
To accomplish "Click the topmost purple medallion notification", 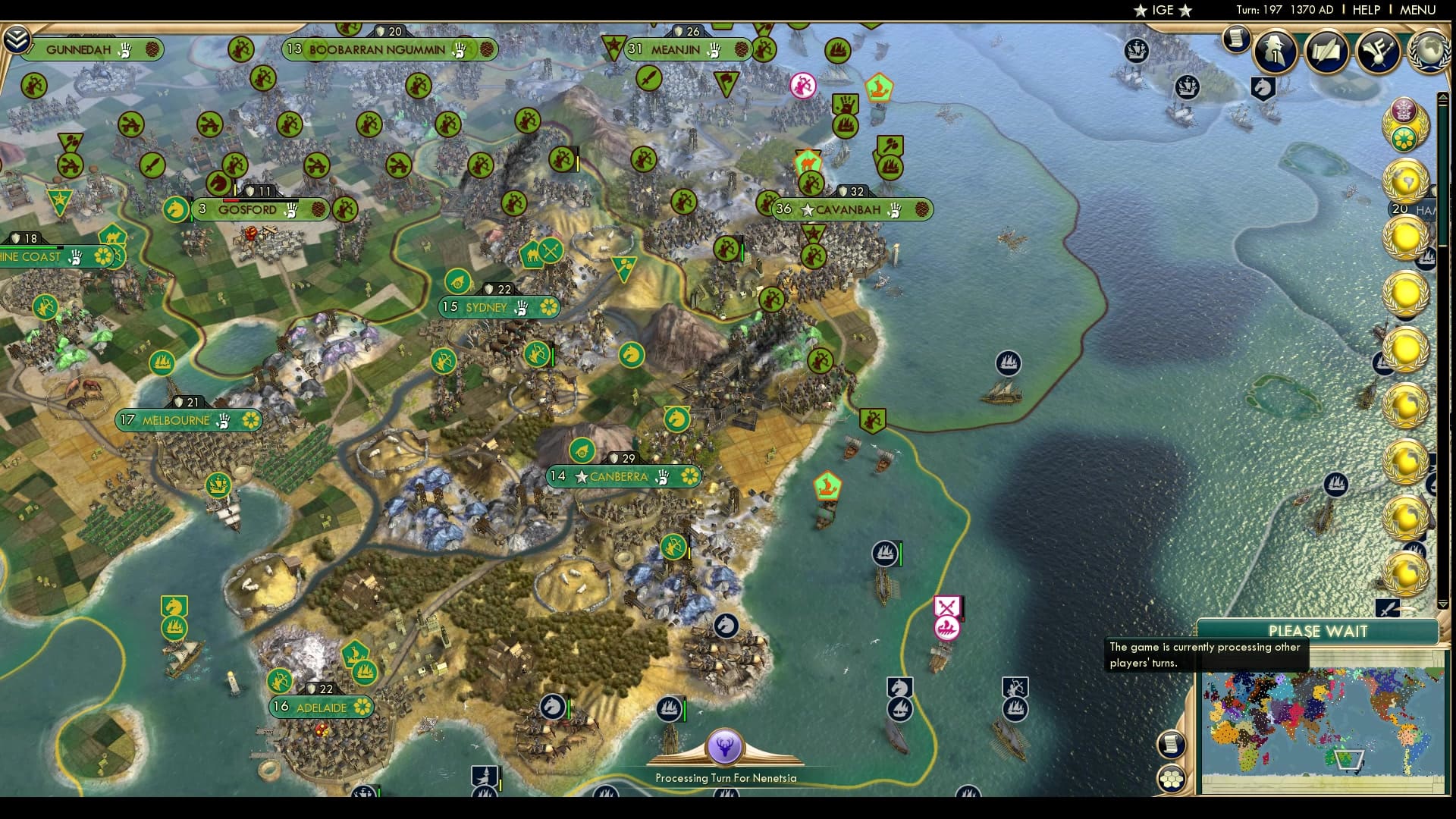I will pyautogui.click(x=1404, y=111).
